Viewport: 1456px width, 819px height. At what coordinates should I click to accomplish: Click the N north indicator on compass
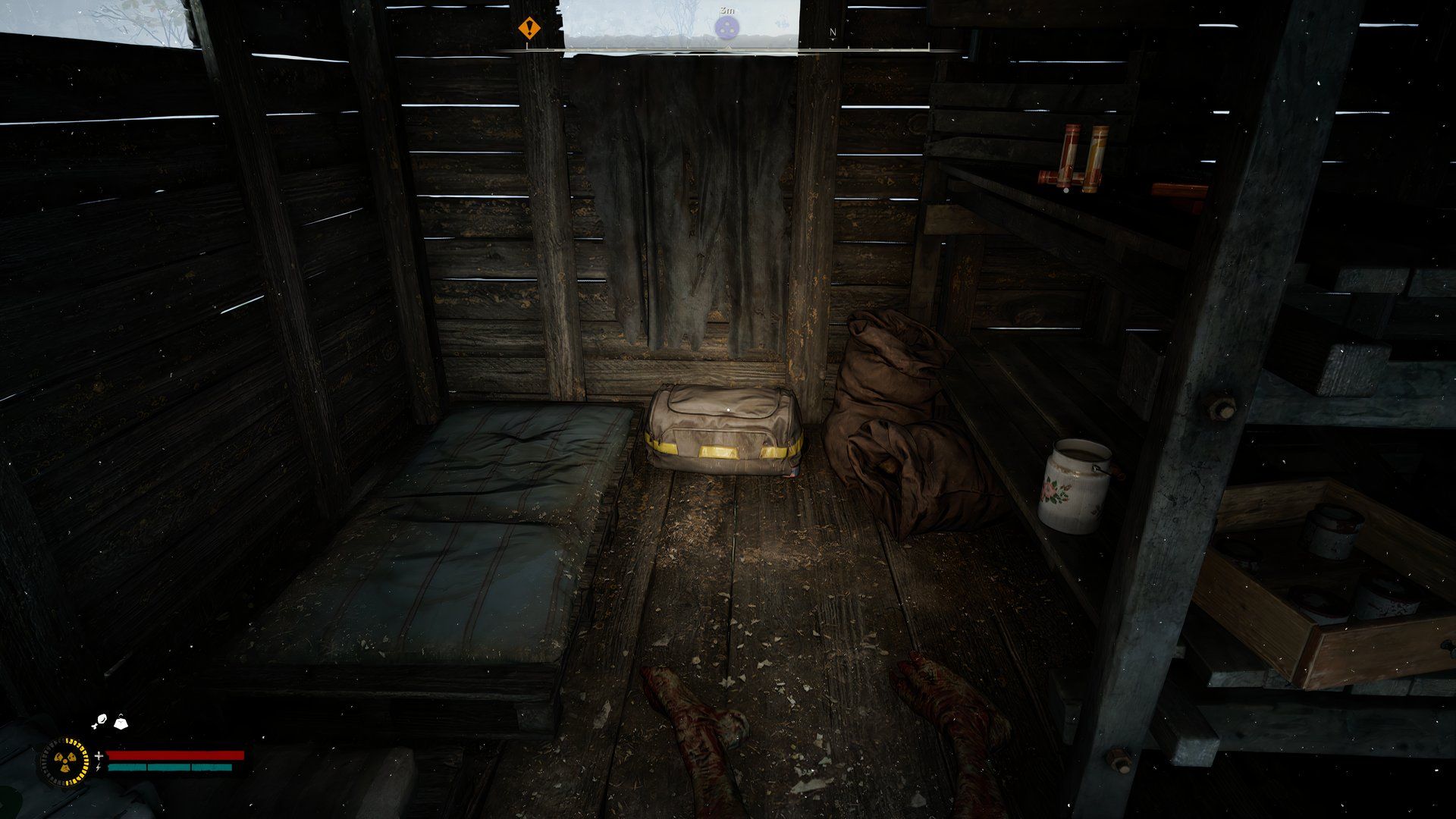(833, 31)
